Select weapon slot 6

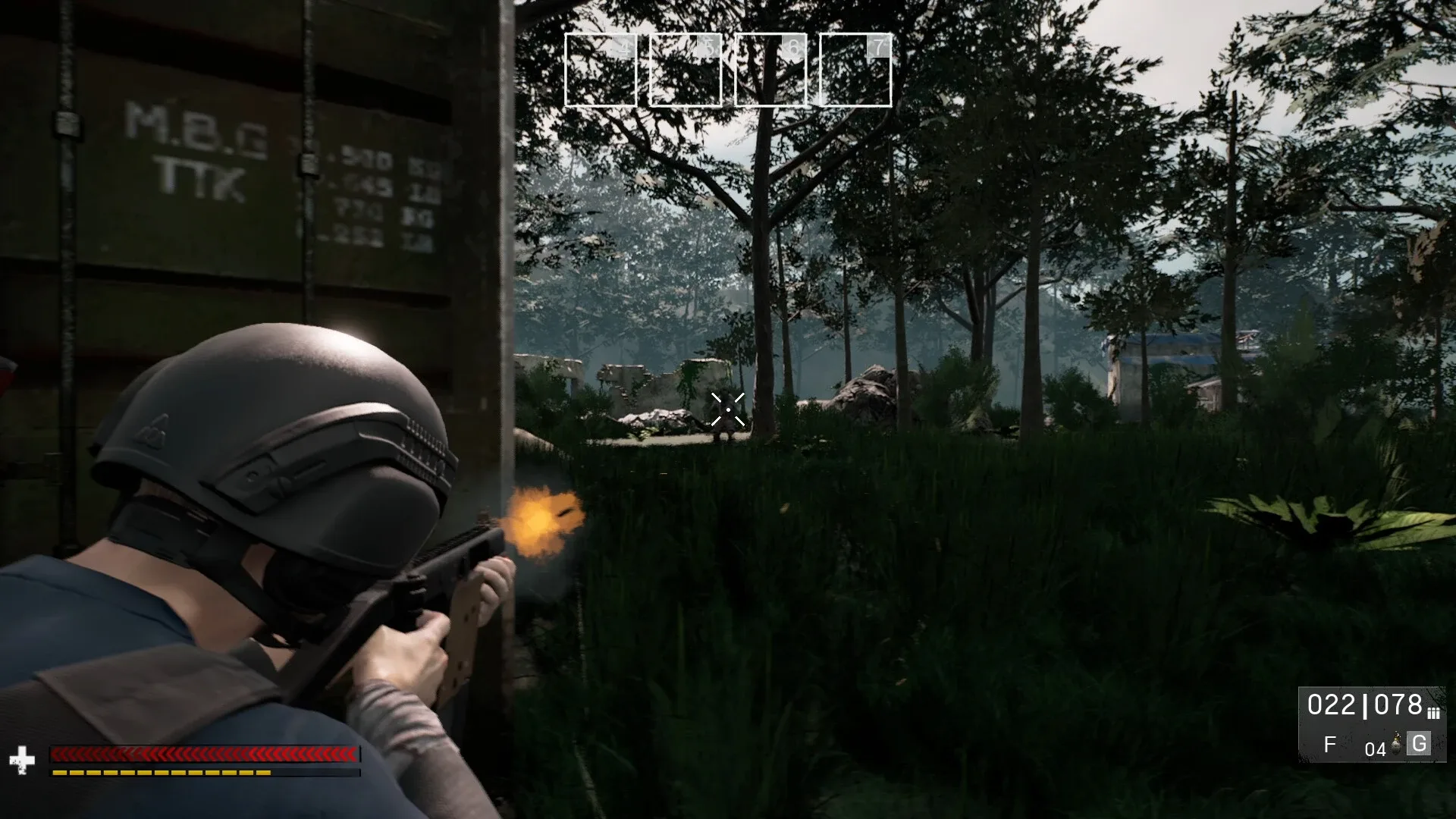point(770,70)
